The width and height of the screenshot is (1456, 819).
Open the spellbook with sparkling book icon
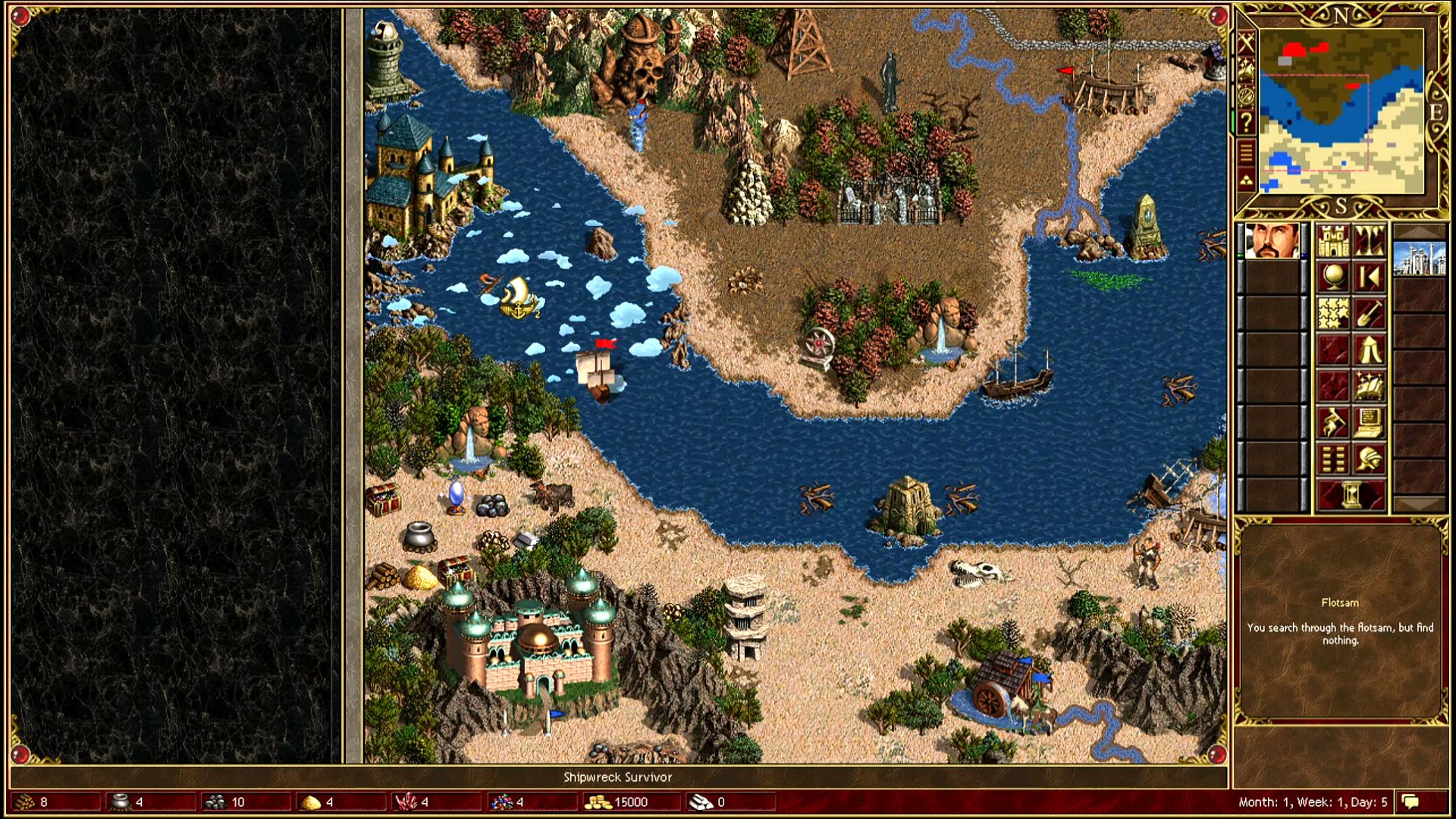(1369, 387)
